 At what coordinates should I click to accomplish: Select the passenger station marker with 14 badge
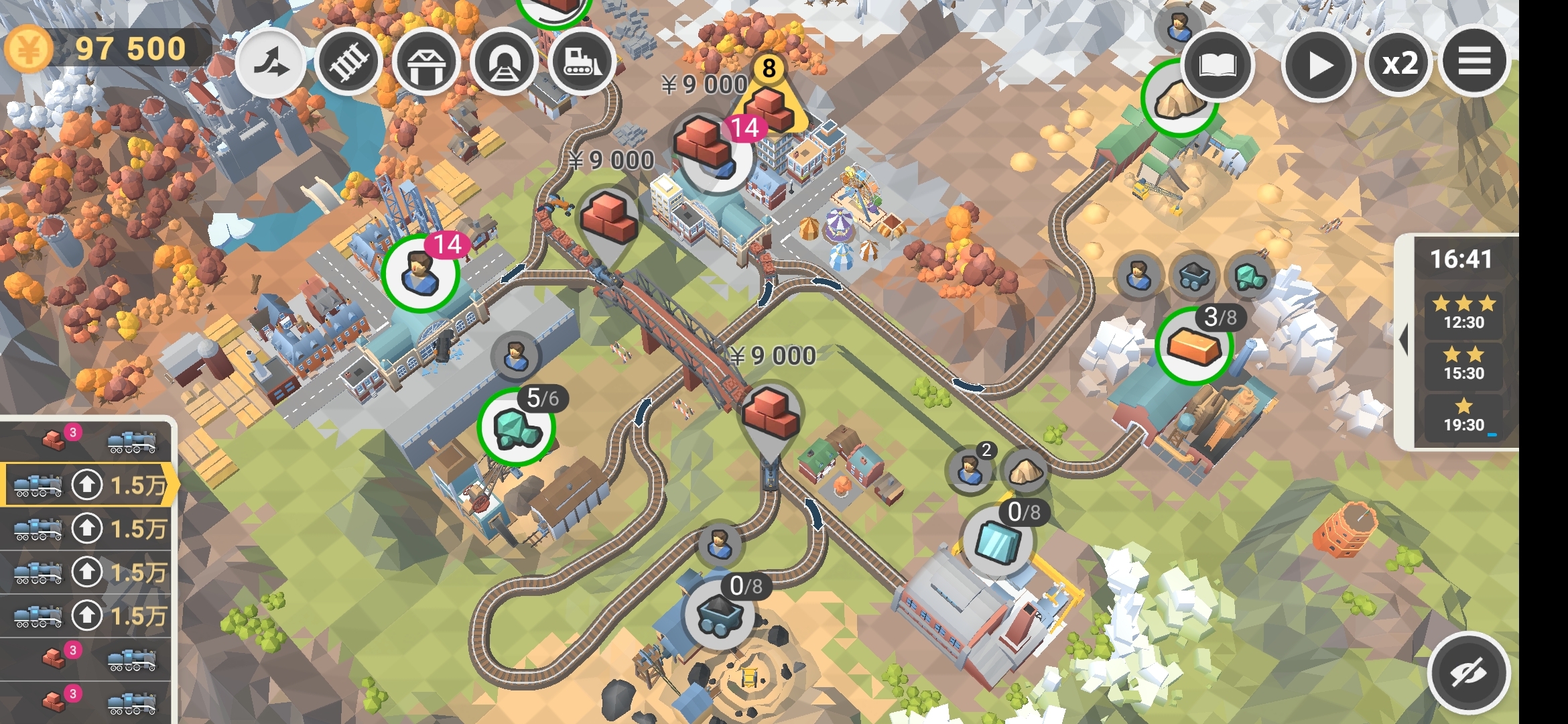(x=420, y=273)
